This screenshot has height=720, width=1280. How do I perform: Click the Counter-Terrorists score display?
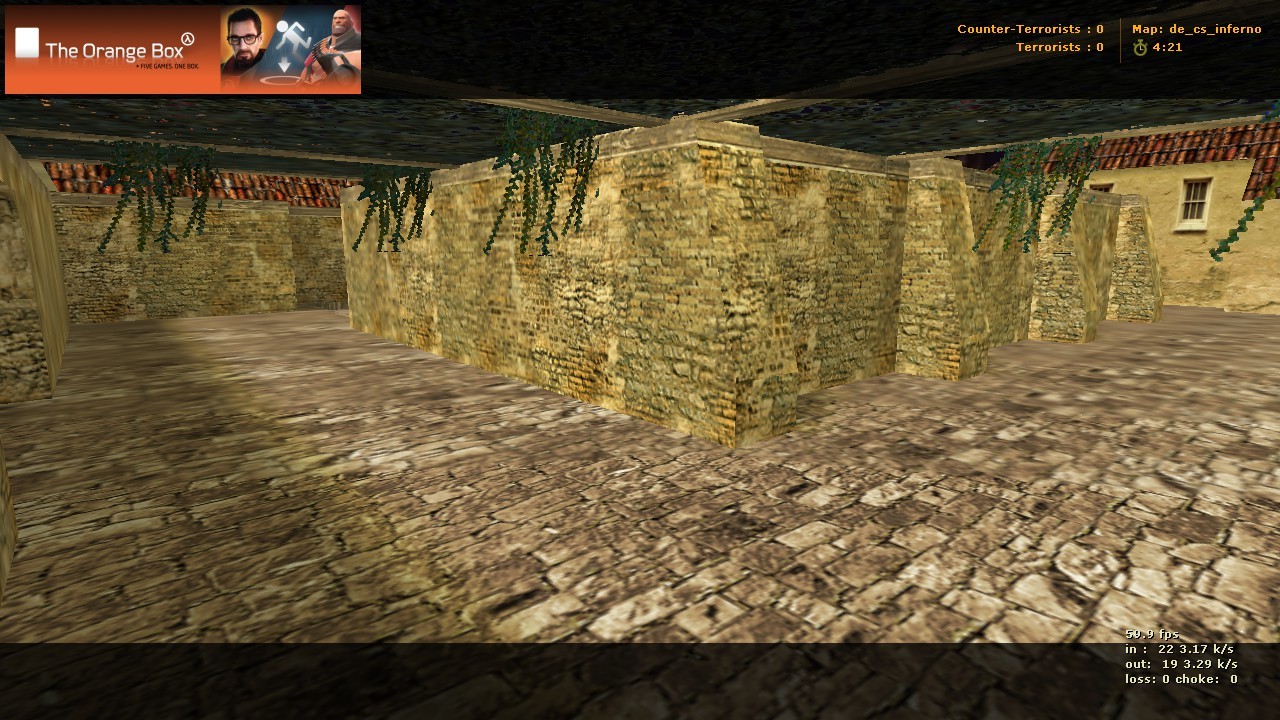pos(1031,29)
